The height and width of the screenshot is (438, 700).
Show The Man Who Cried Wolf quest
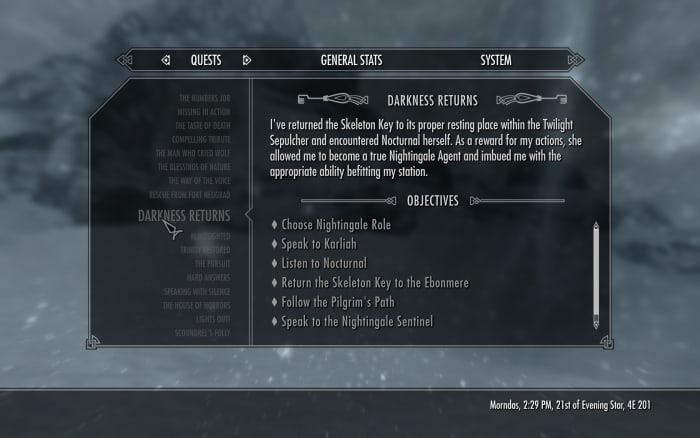pyautogui.click(x=193, y=154)
